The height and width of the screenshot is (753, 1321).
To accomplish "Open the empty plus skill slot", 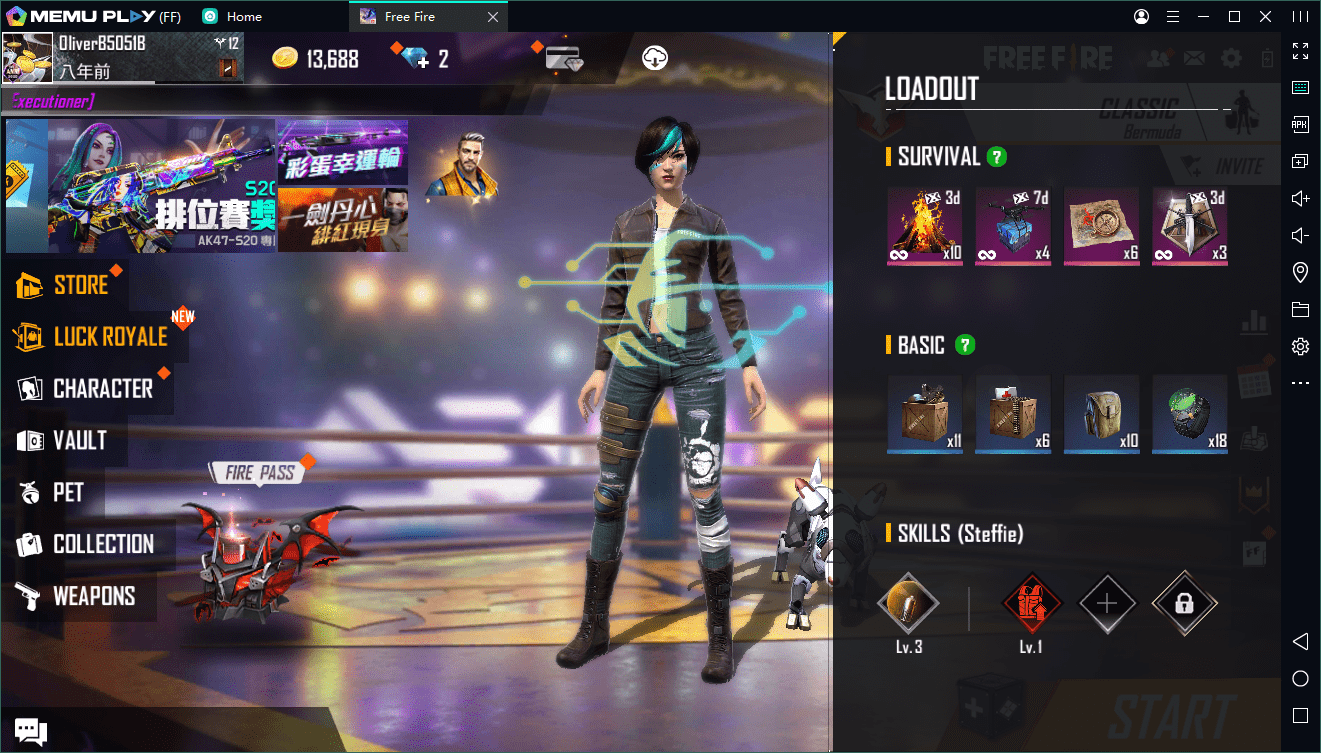I will click(1107, 604).
